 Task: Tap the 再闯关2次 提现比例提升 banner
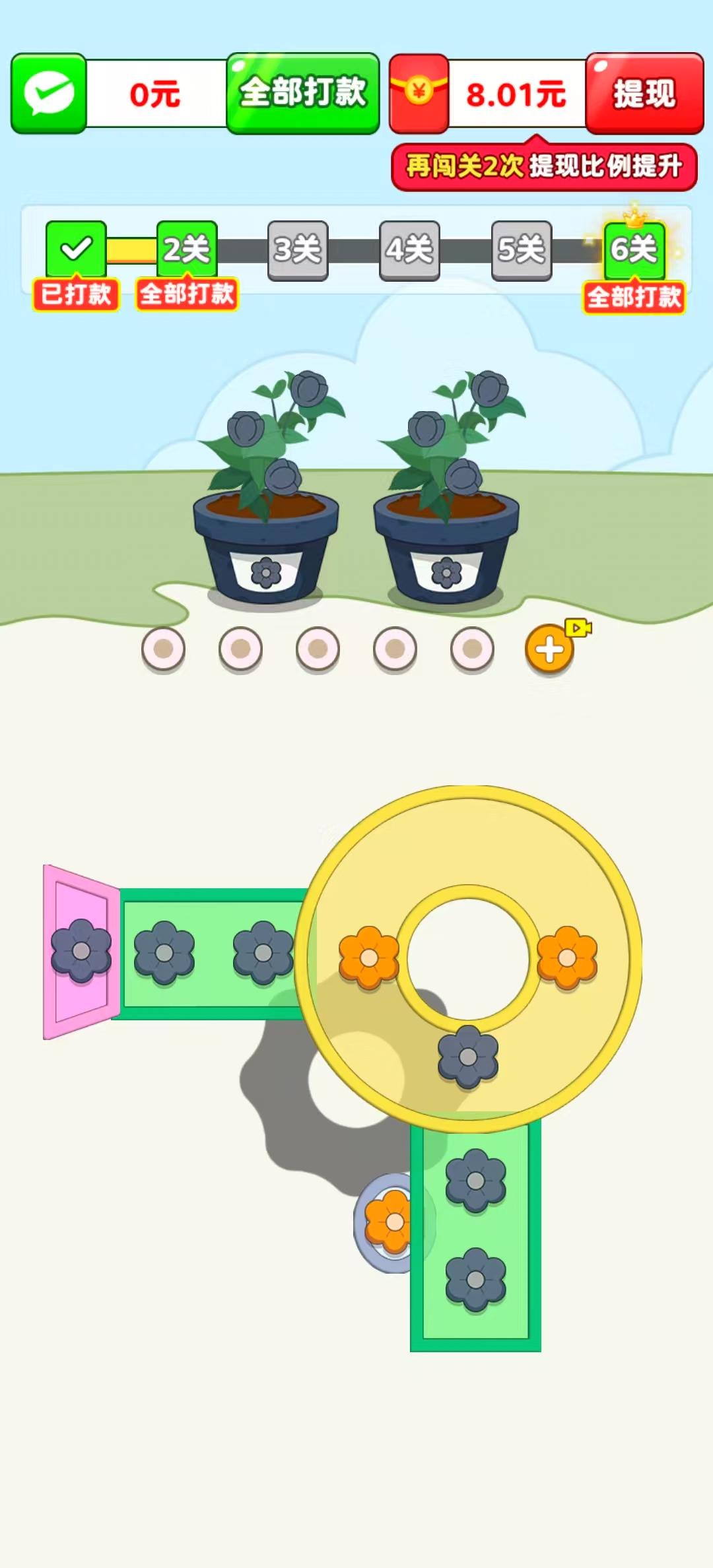point(544,166)
